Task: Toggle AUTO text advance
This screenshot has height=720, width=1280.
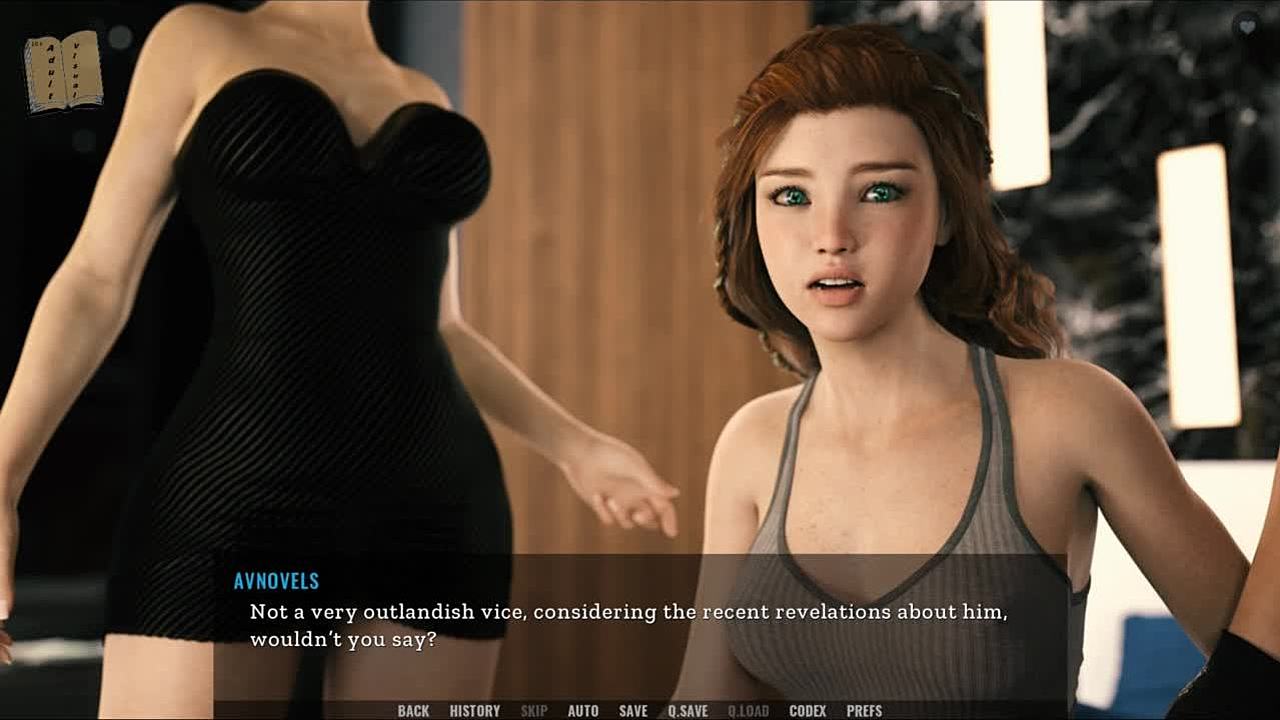Action: tap(583, 711)
